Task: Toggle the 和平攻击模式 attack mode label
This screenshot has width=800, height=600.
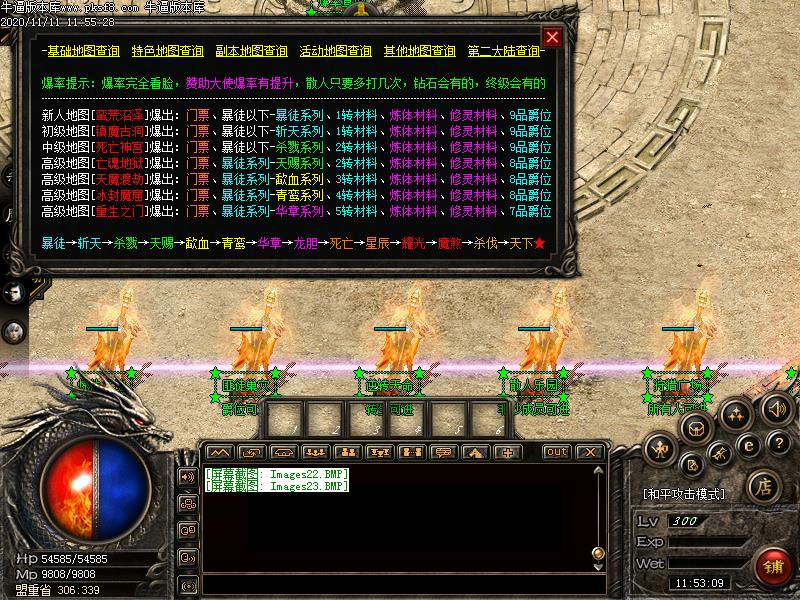Action: (x=684, y=494)
